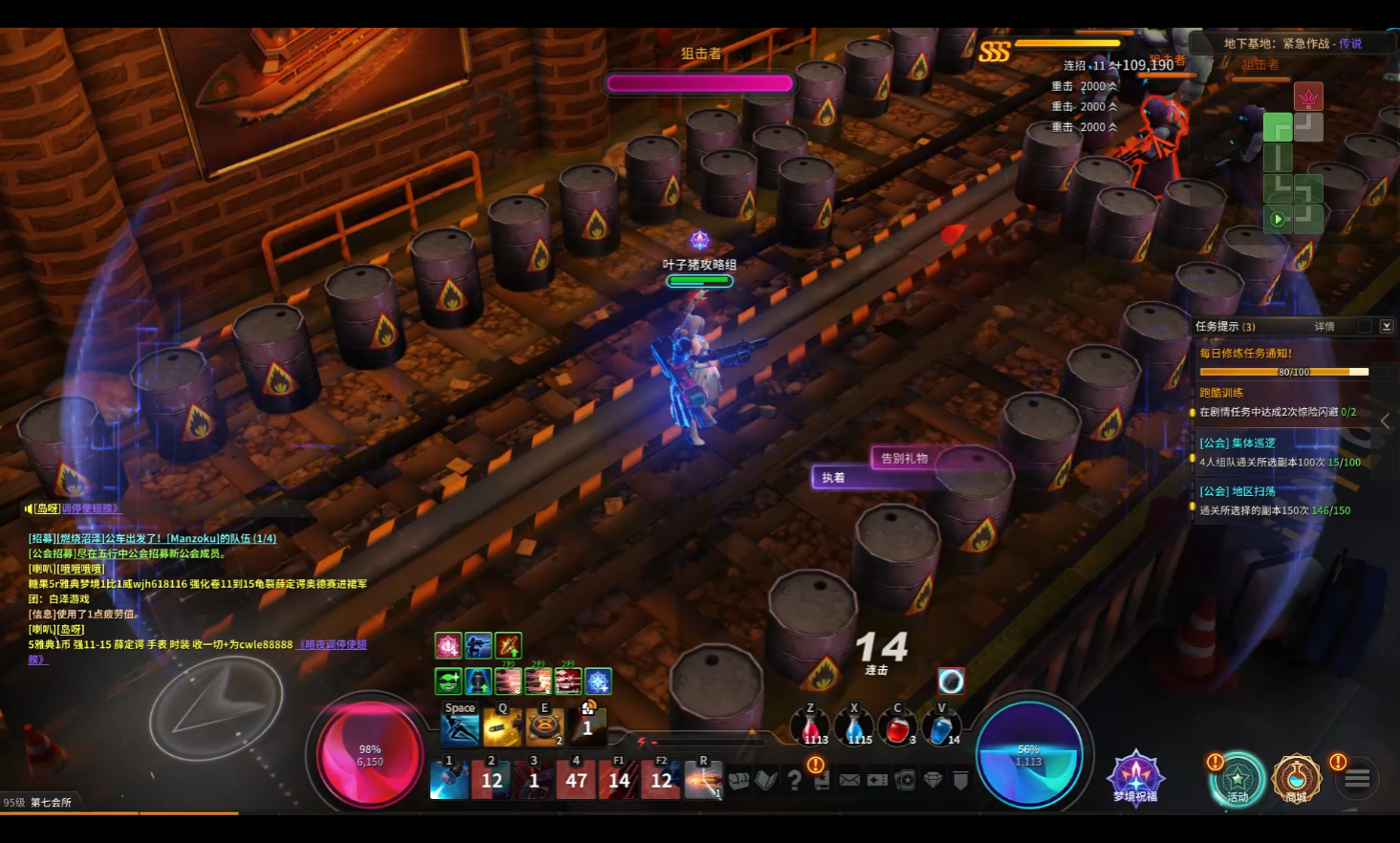
Task: Drink the X blue potion
Action: click(854, 728)
